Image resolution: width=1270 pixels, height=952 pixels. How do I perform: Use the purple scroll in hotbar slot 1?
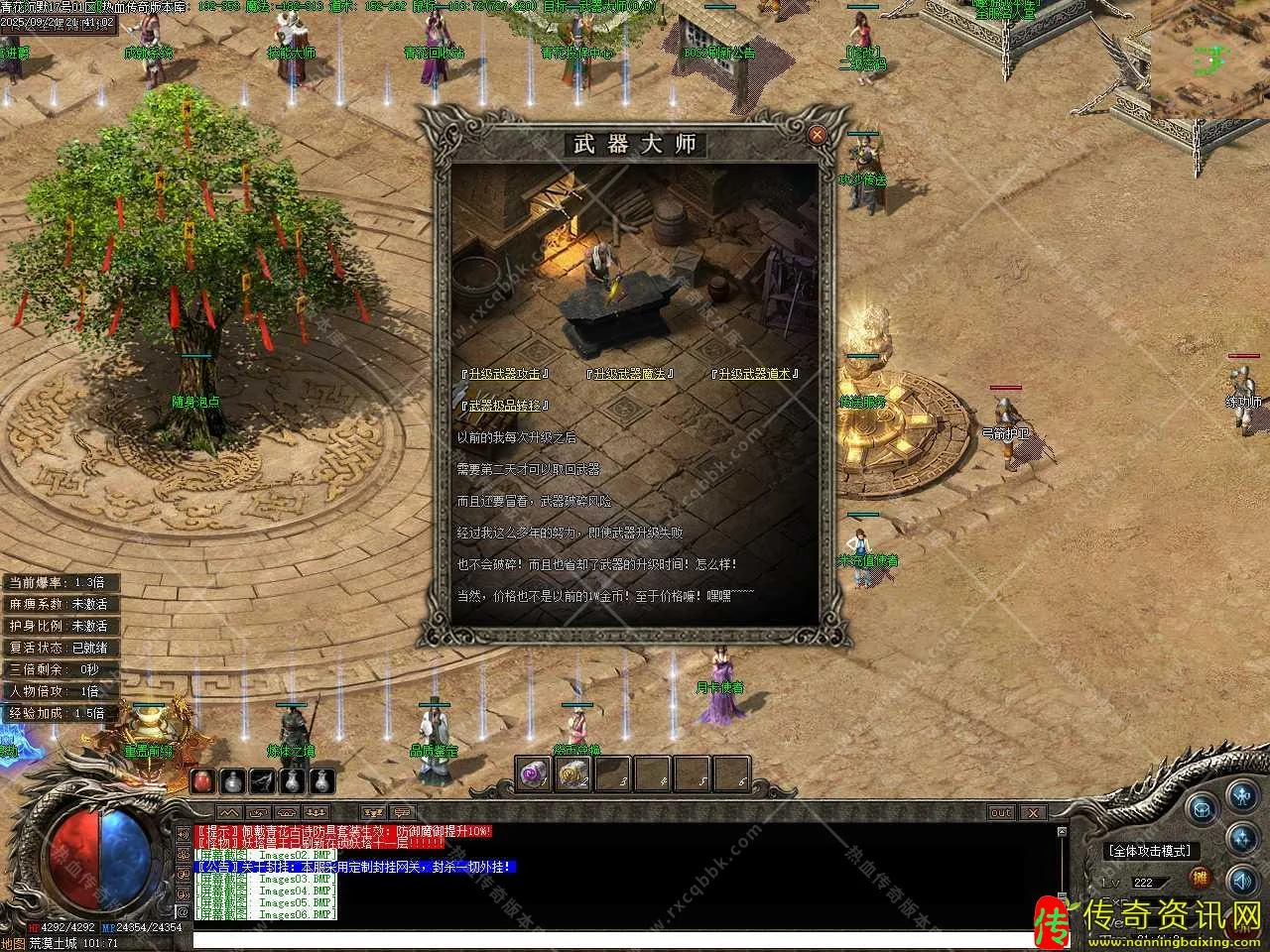535,773
